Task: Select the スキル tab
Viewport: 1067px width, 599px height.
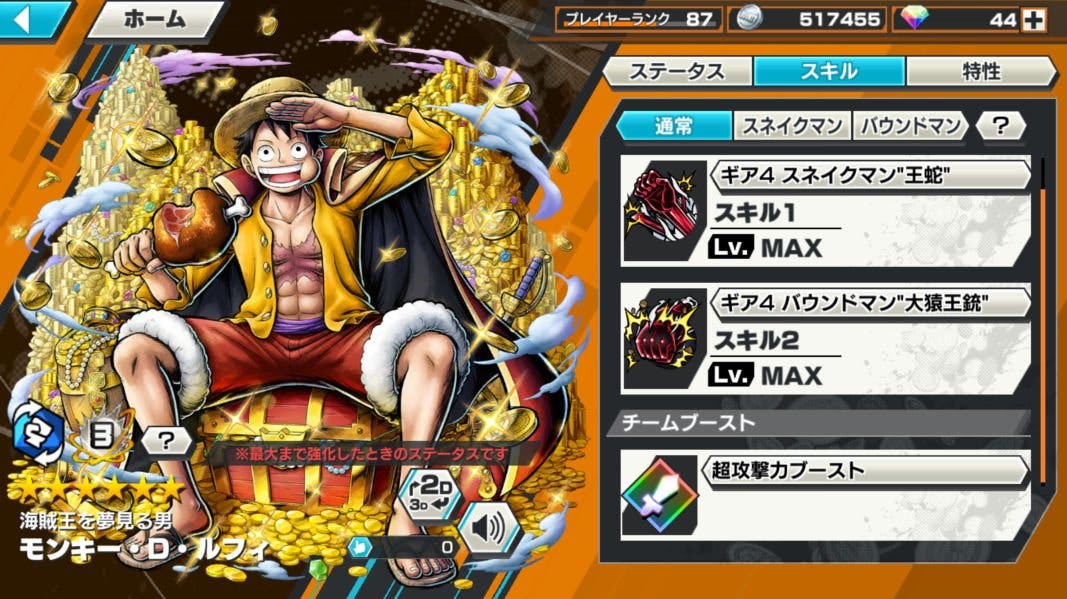Action: 829,71
